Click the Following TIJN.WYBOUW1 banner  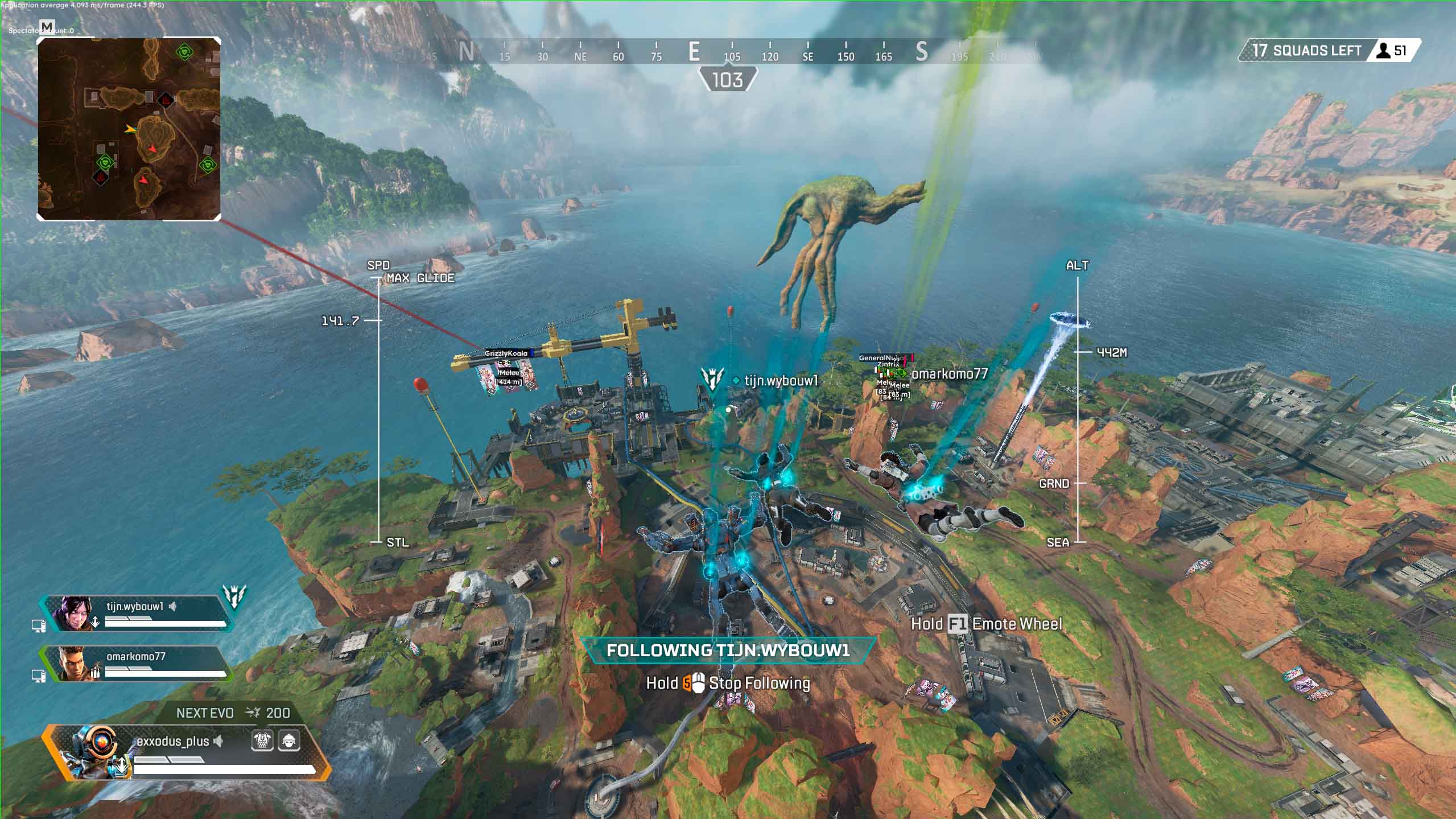(x=728, y=651)
